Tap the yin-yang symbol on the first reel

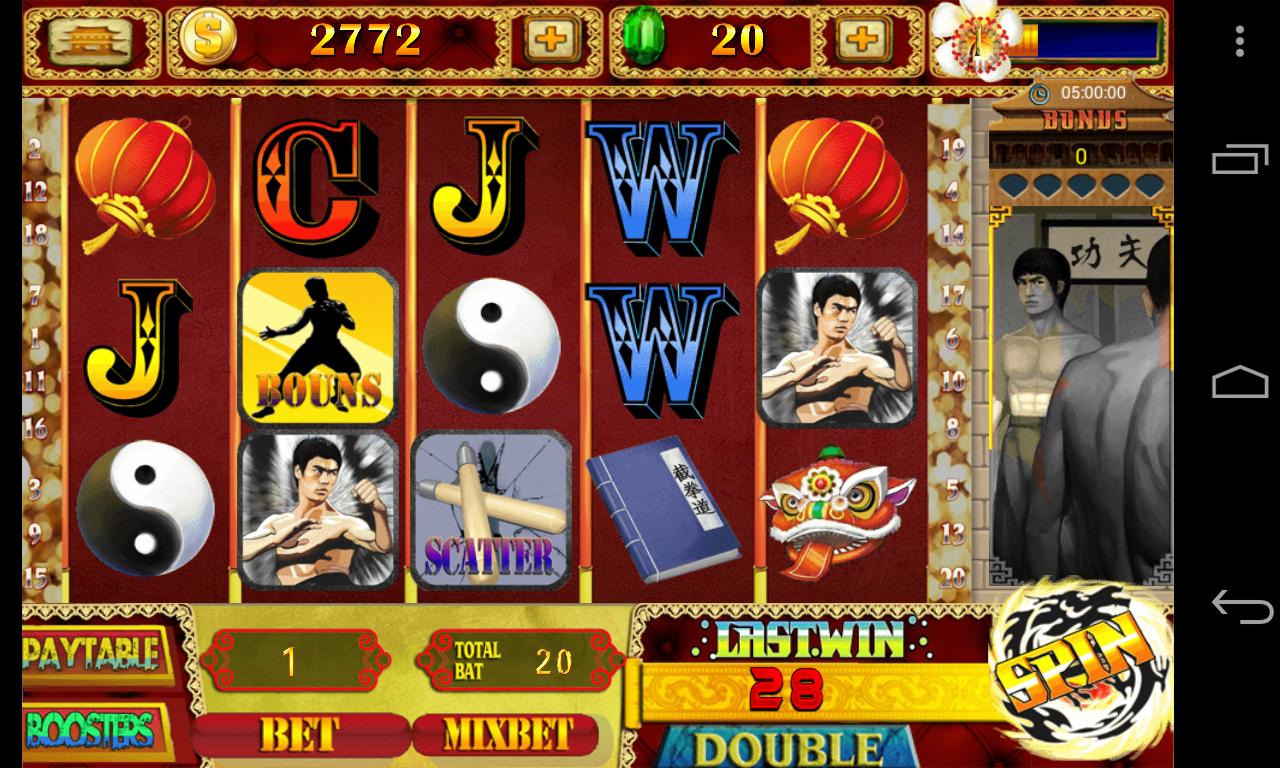tap(144, 508)
